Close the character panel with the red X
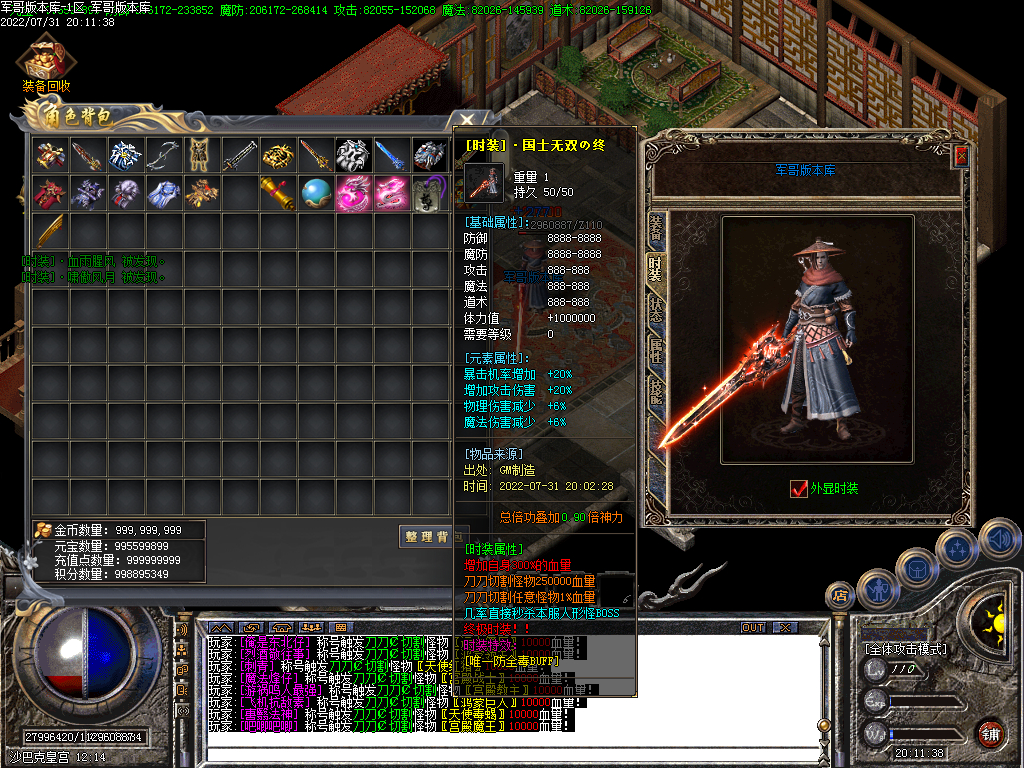 (x=961, y=156)
